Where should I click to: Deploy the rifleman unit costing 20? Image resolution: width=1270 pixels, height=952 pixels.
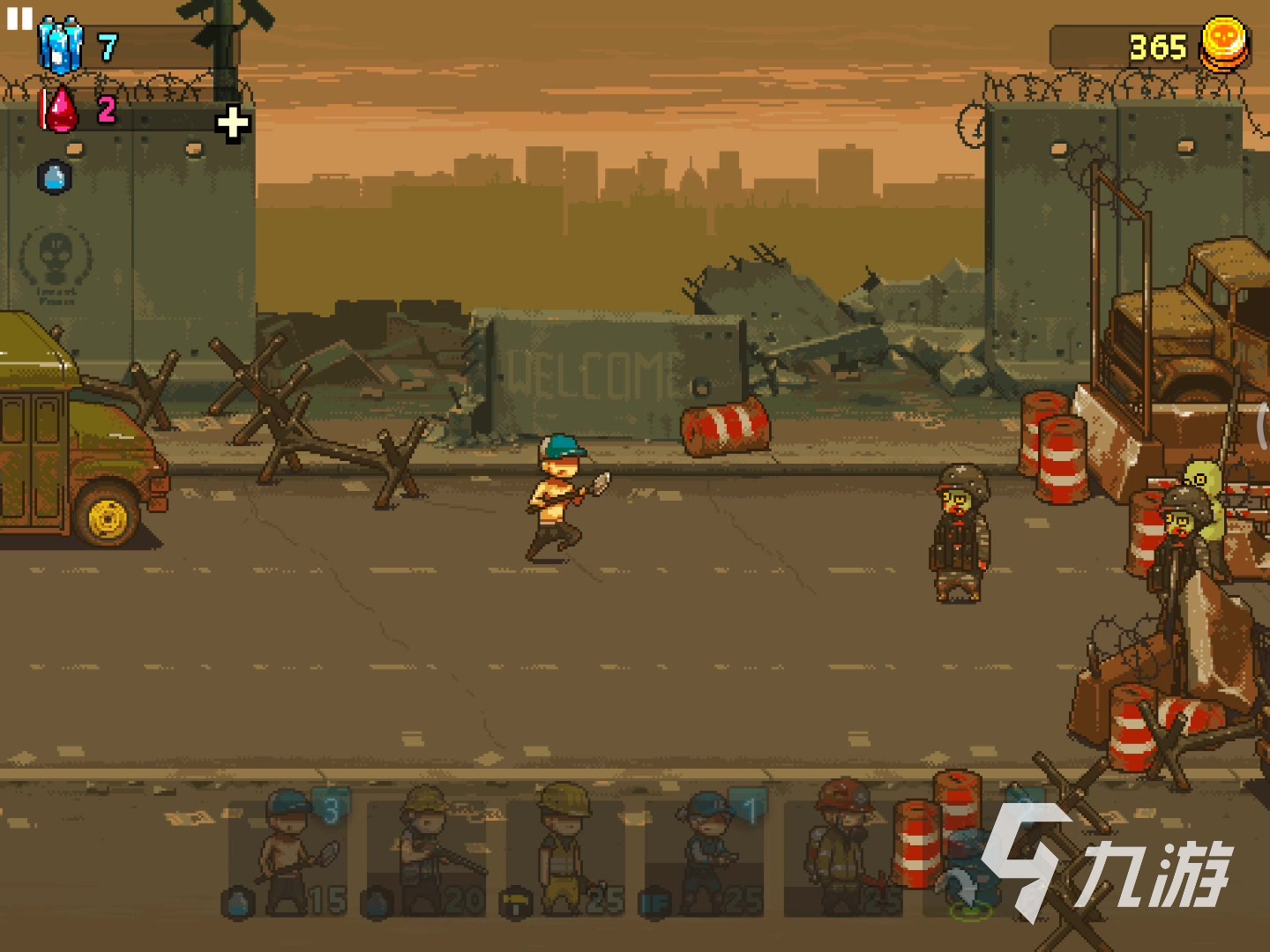[427, 854]
